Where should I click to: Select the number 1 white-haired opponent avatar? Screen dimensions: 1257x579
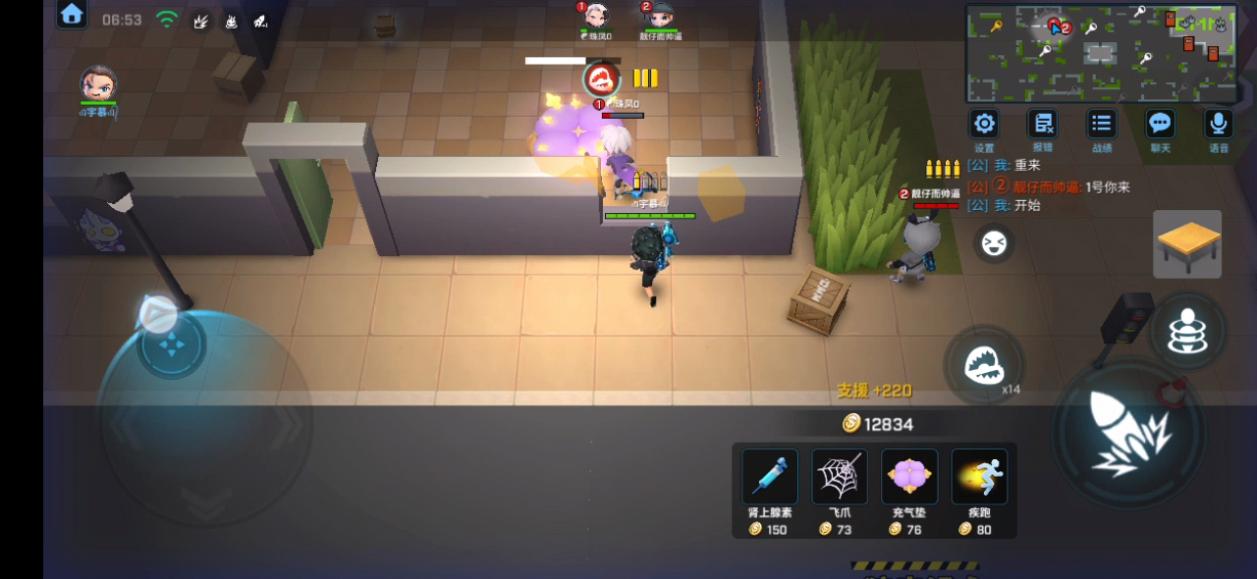click(595, 16)
